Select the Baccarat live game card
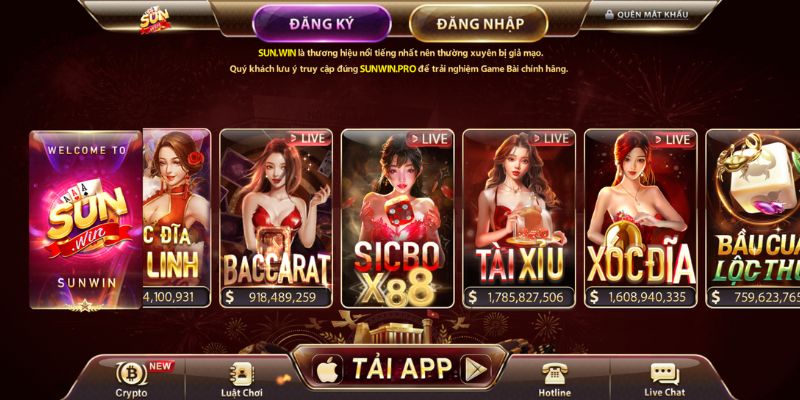Viewport: 800px width, 400px height. point(276,217)
